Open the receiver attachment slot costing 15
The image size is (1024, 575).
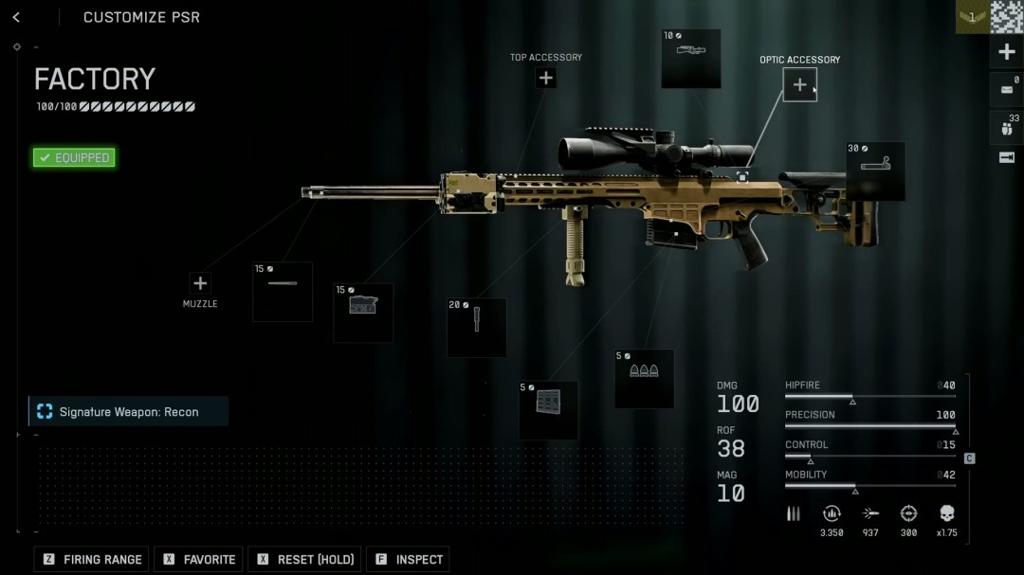tap(363, 312)
